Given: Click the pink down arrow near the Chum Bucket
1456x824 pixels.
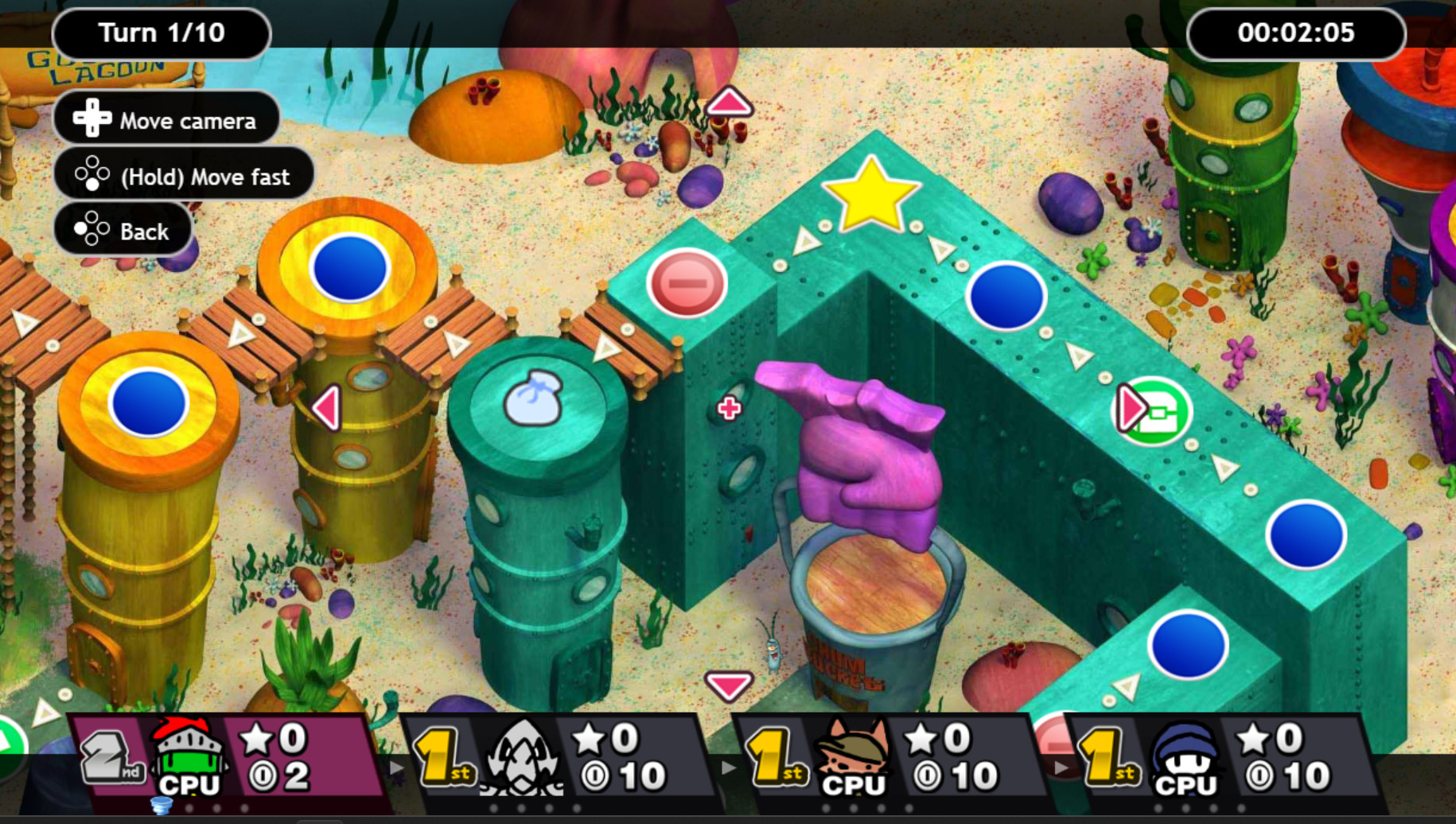Looking at the screenshot, I should [x=730, y=686].
